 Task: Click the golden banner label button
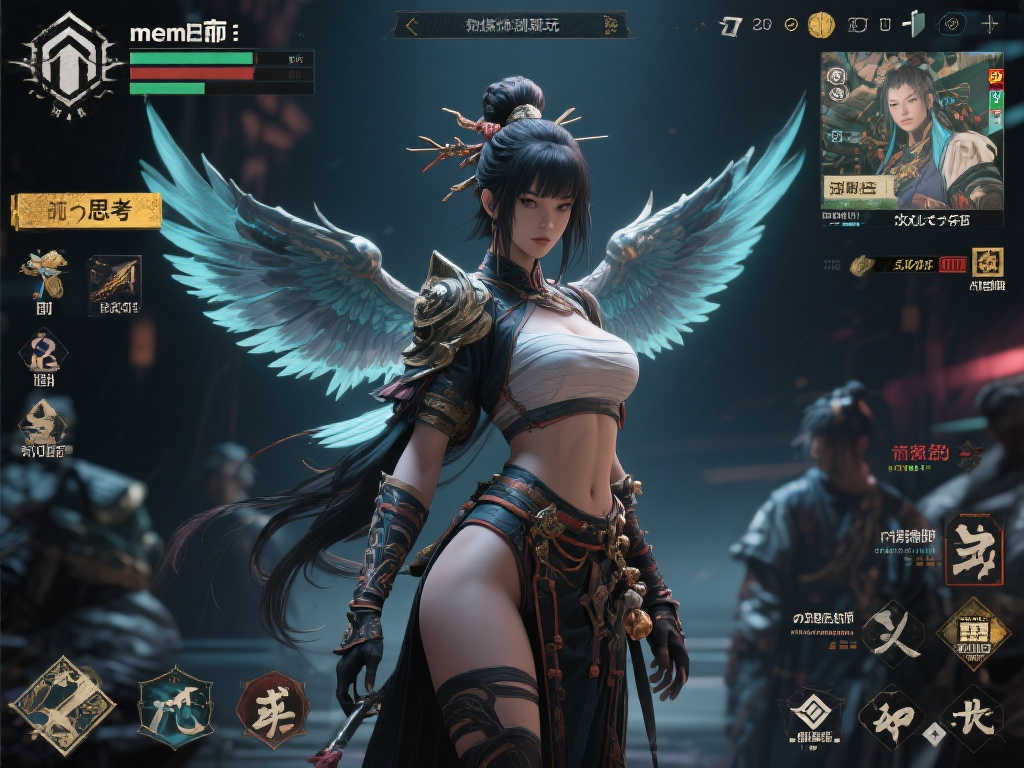click(86, 211)
